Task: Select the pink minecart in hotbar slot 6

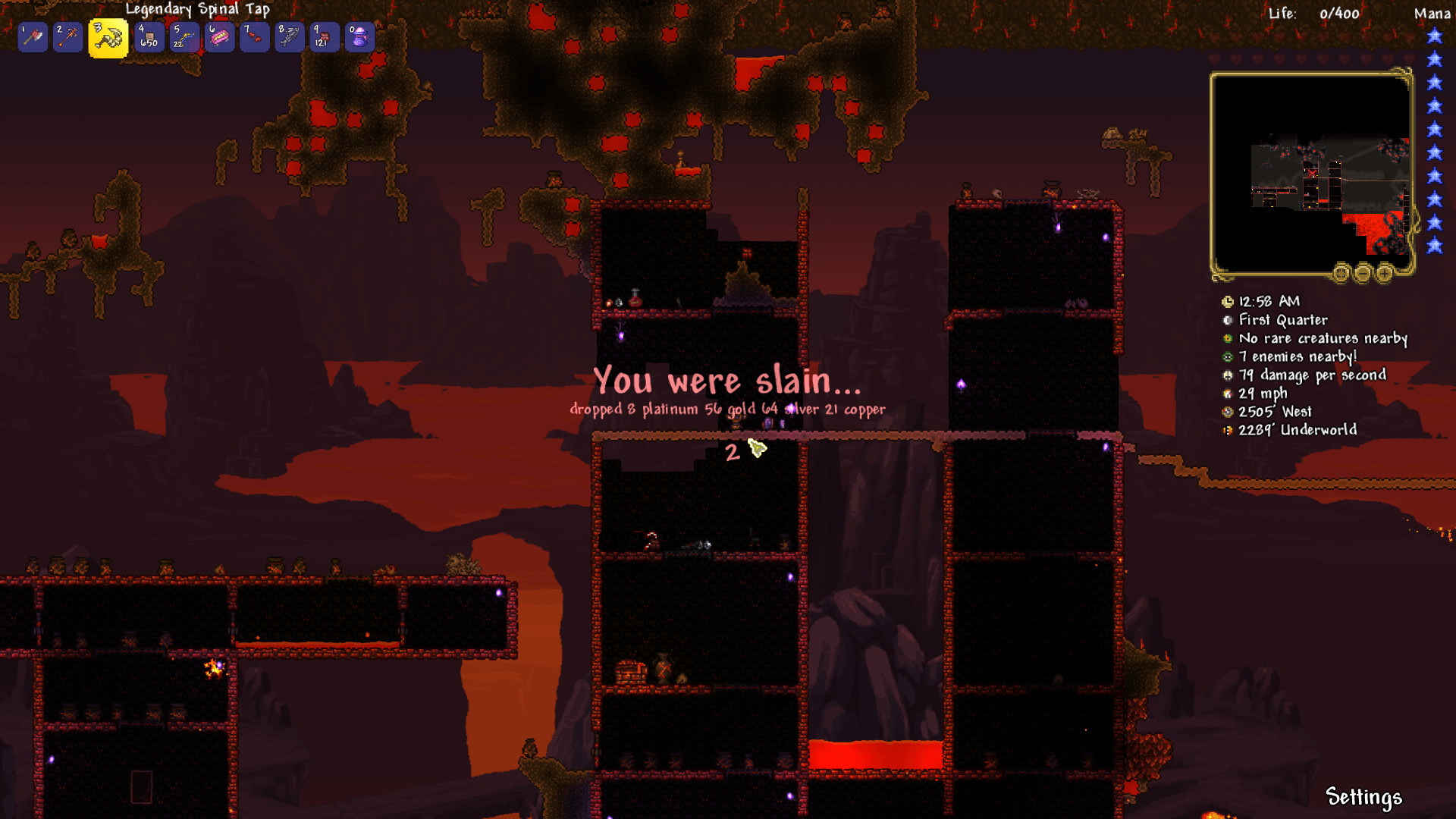Action: 218,36
